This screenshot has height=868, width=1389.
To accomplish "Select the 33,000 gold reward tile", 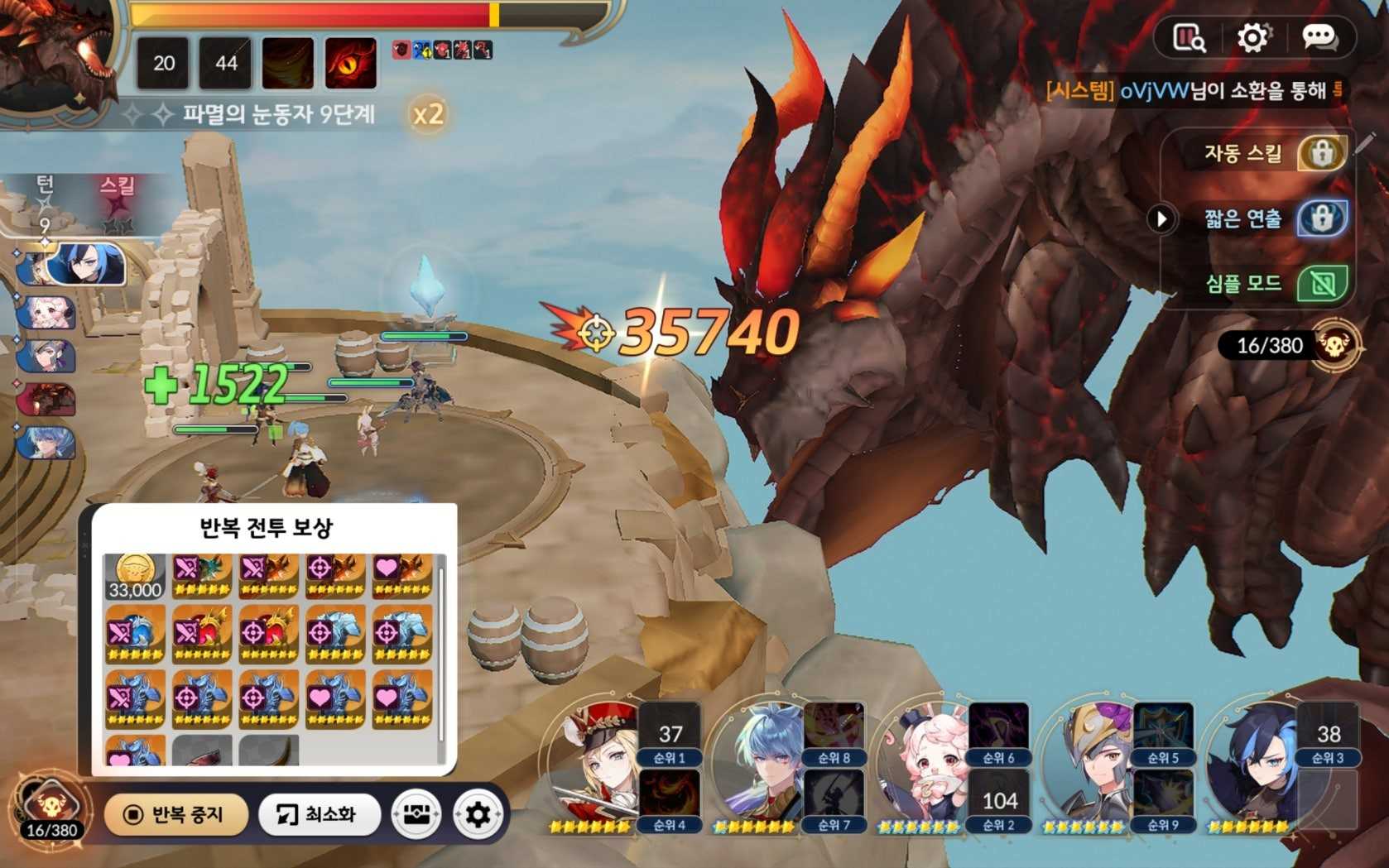I will click(134, 576).
